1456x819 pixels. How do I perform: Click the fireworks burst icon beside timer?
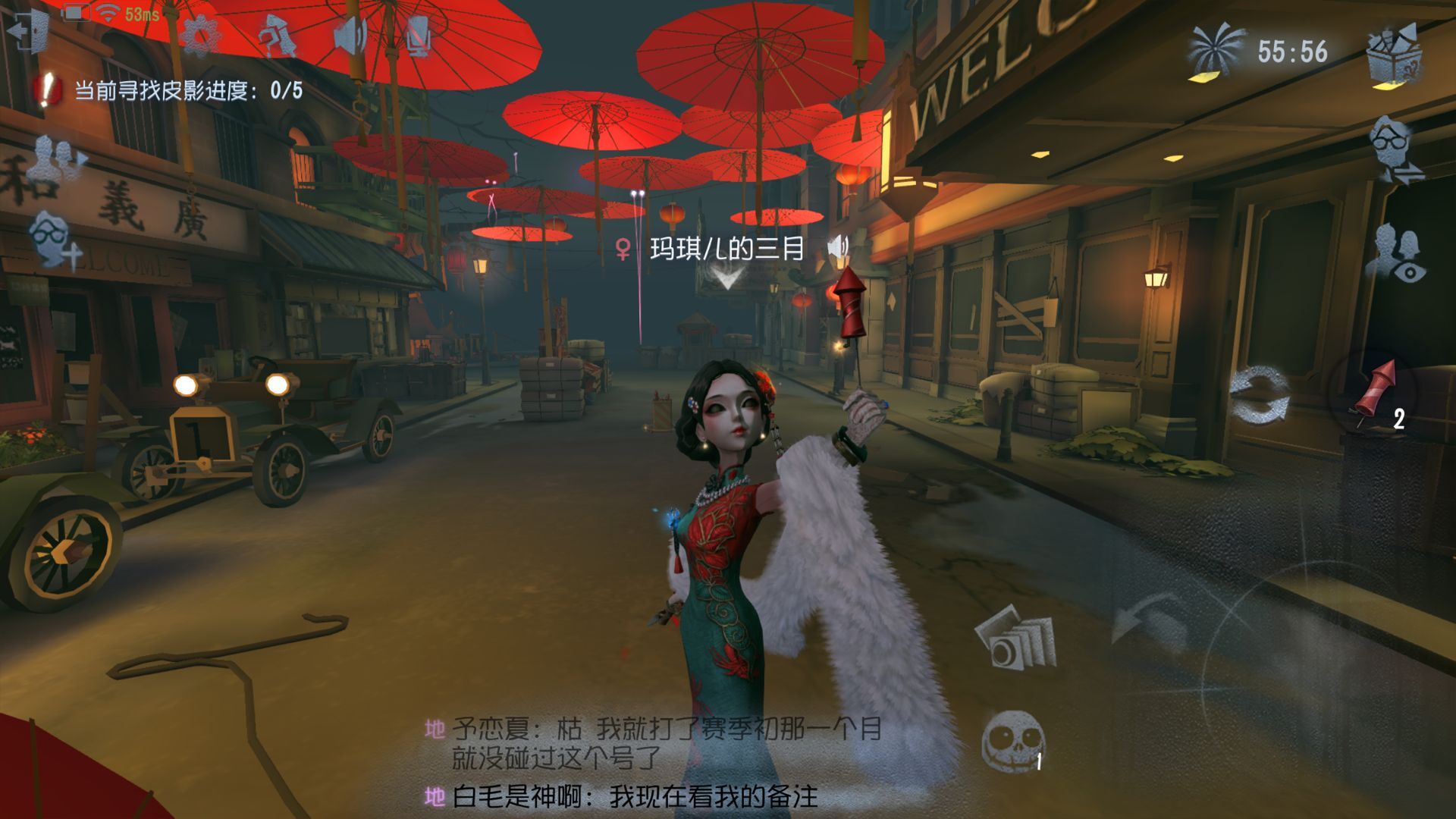coord(1215,52)
